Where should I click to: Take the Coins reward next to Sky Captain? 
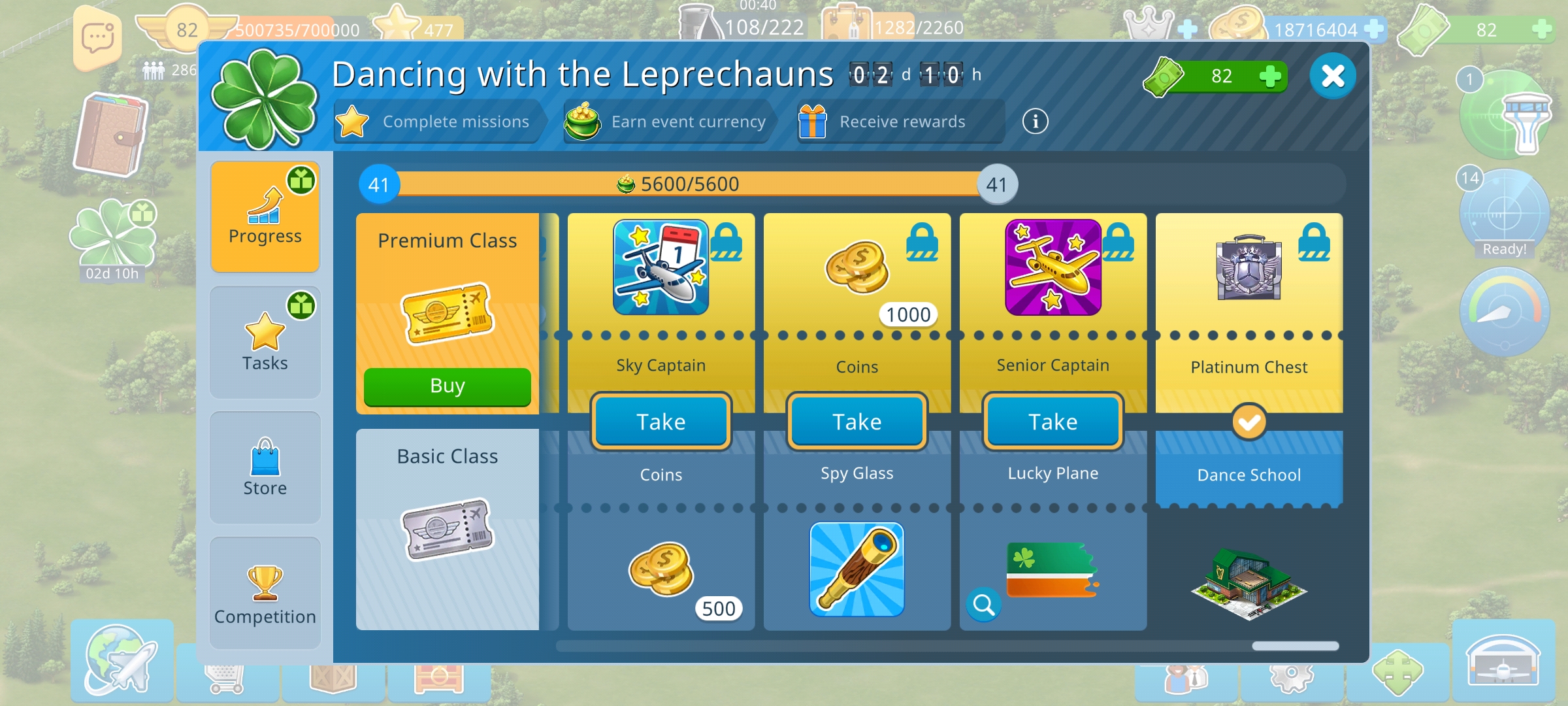point(856,422)
